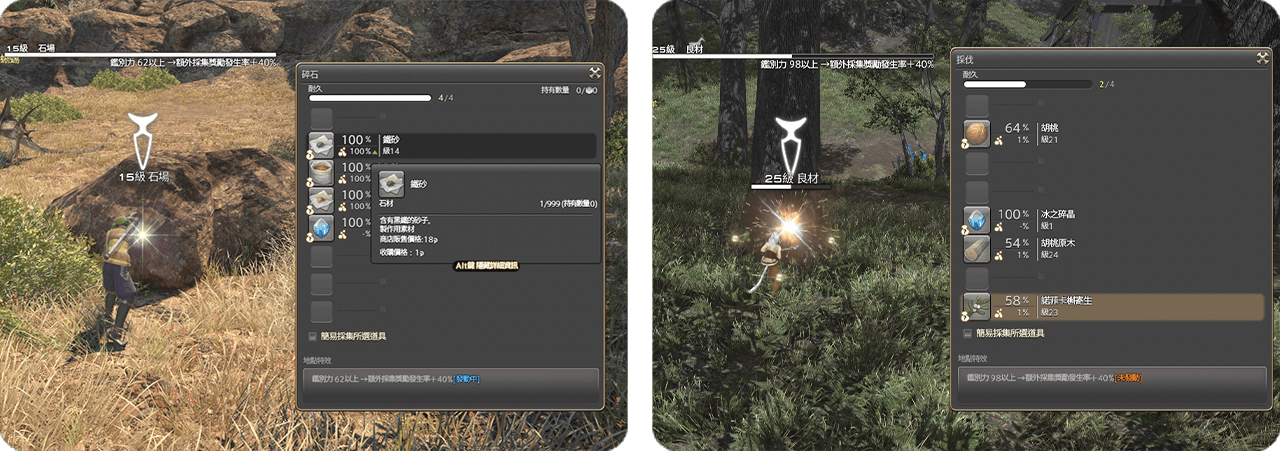
Task: Close the 碎石 gathering window
Action: pos(594,72)
